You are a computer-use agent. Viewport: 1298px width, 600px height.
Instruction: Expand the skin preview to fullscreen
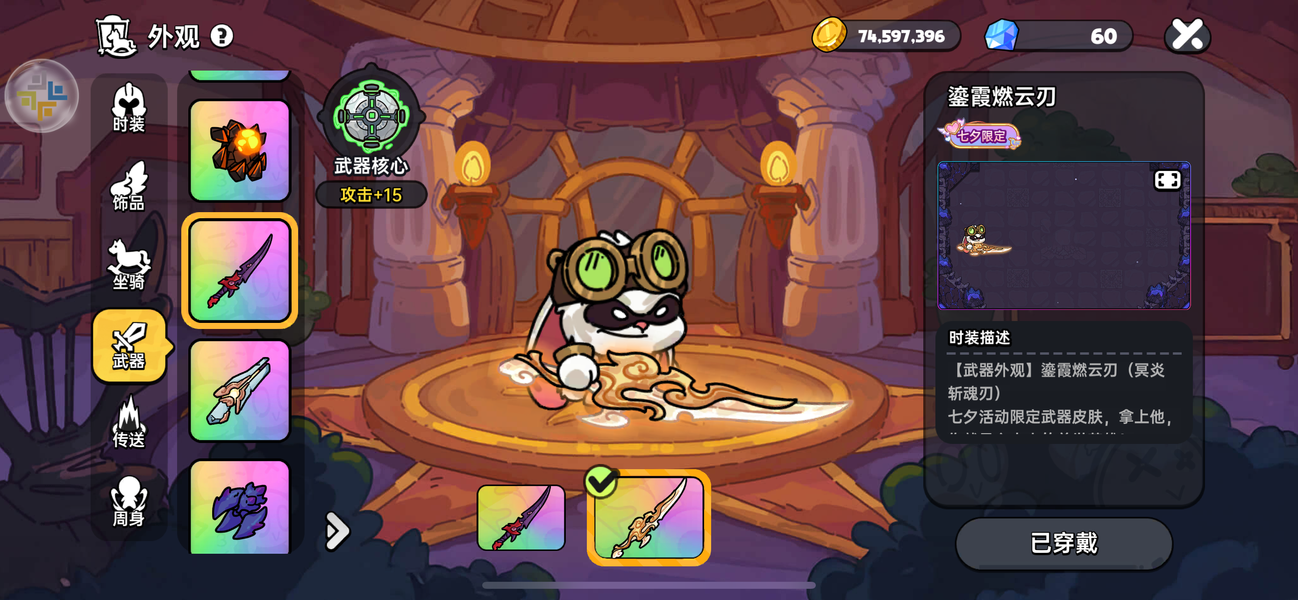pyautogui.click(x=1168, y=180)
